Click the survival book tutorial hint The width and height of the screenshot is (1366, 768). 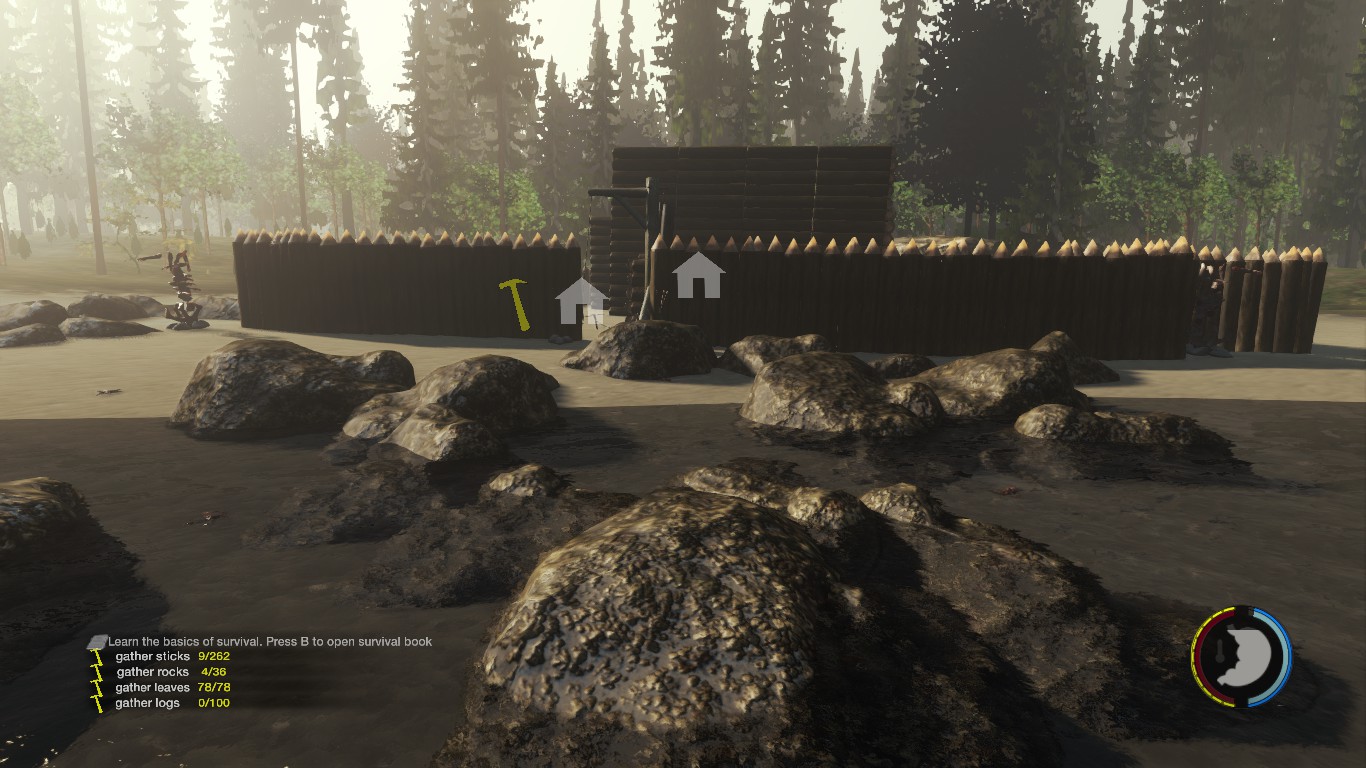[x=270, y=641]
